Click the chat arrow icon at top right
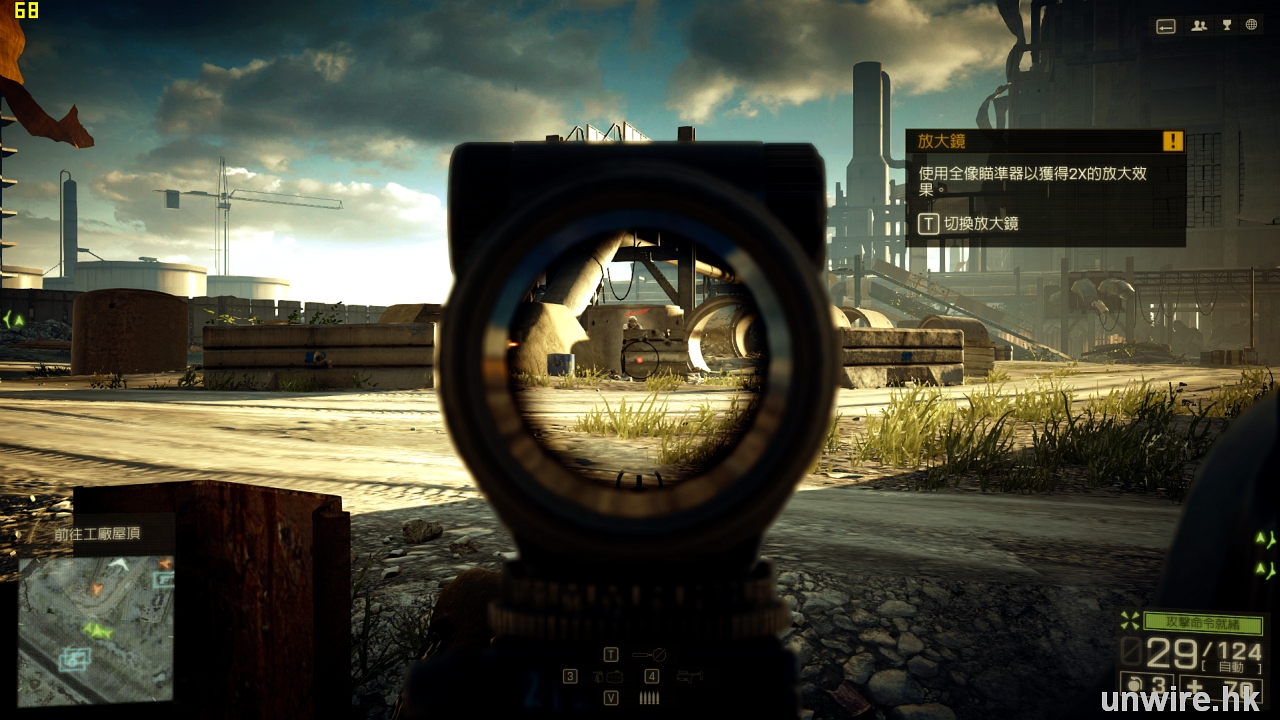The image size is (1280, 720). [1166, 27]
